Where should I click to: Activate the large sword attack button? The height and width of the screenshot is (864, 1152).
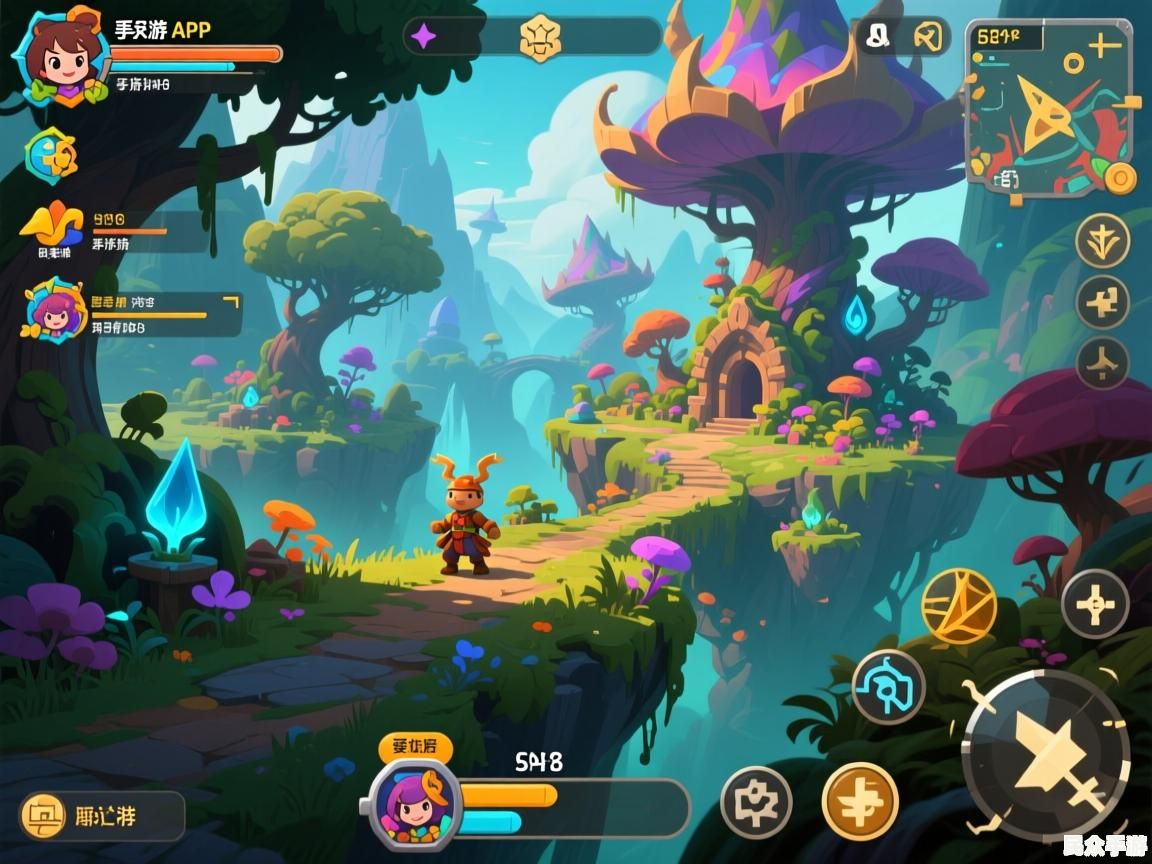tap(1046, 754)
